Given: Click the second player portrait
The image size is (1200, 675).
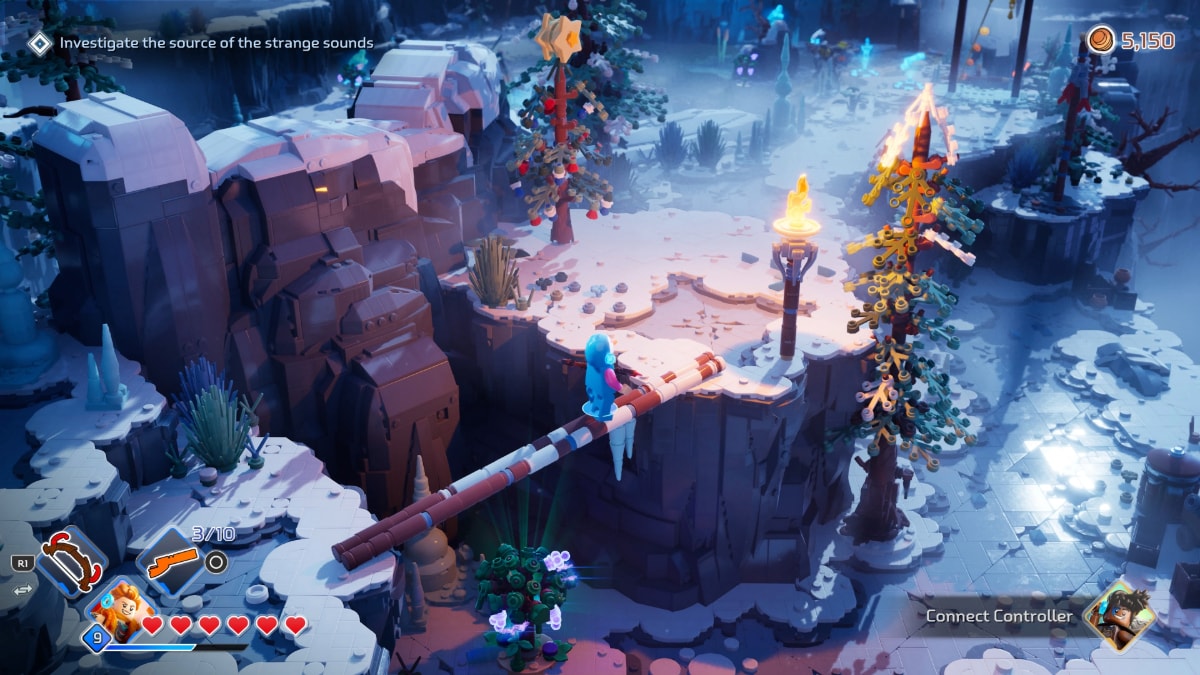Looking at the screenshot, I should [1119, 615].
